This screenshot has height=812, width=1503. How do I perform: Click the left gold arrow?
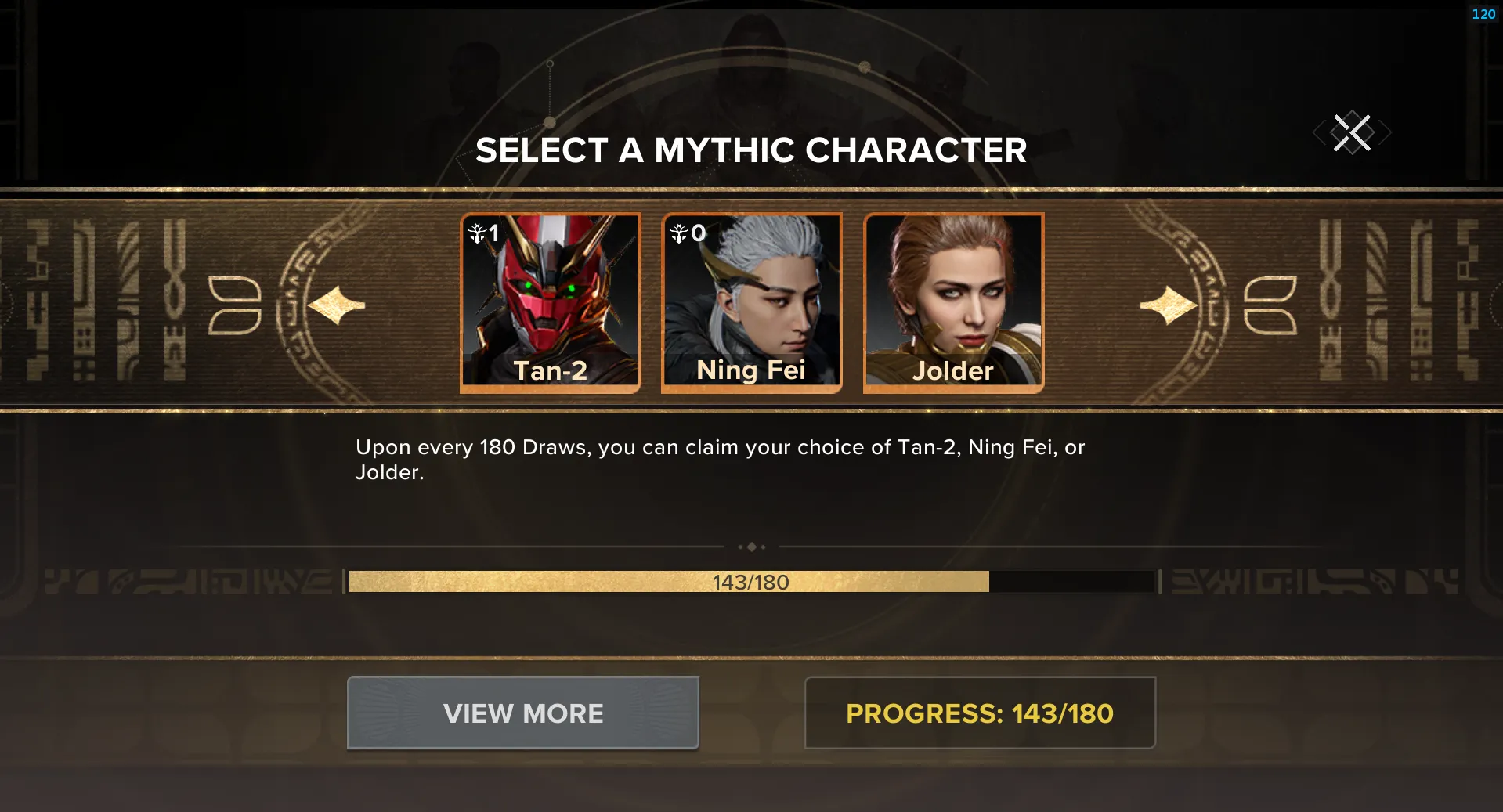coord(337,305)
